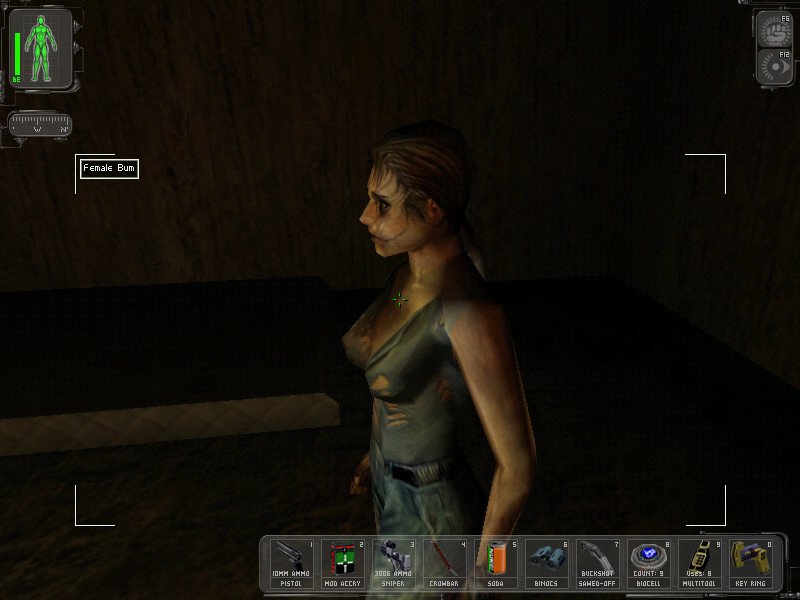This screenshot has width=800, height=600.
Task: Choose the Multitool slot
Action: tap(701, 563)
